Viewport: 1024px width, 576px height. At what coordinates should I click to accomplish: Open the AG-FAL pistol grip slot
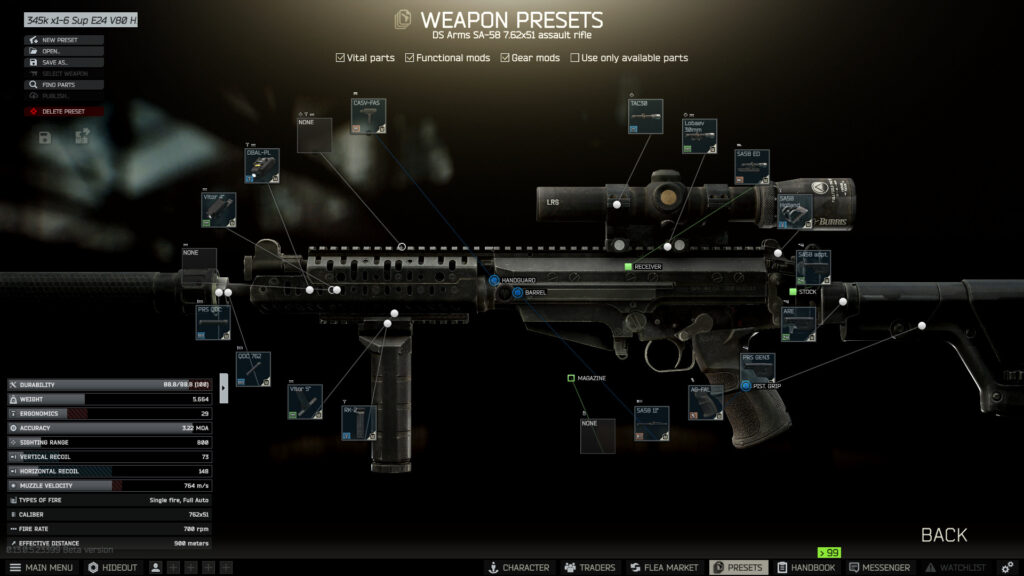[x=705, y=402]
